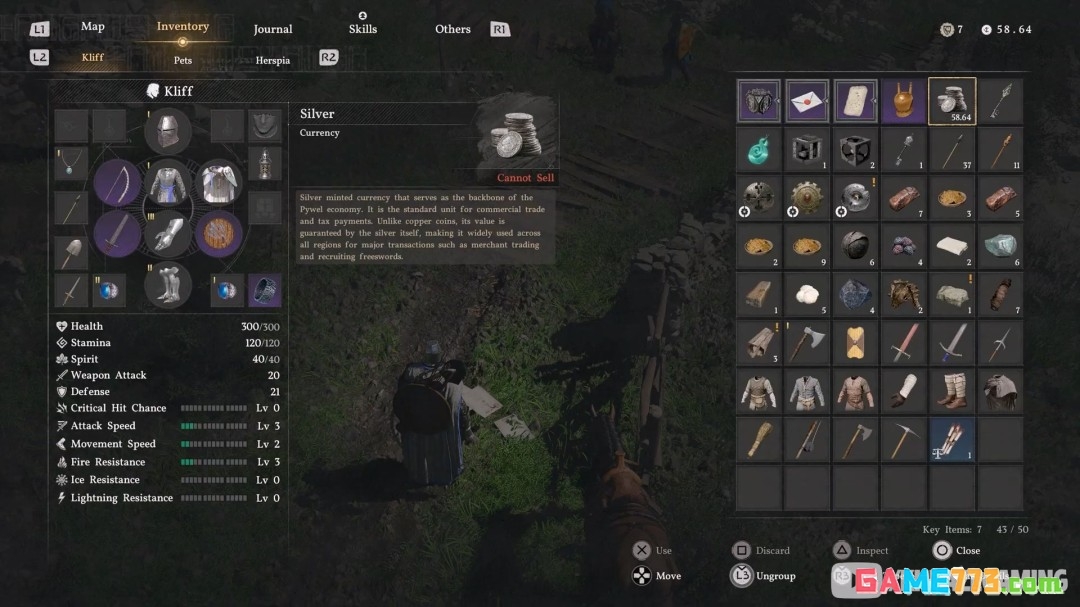Select the lantern equipment slot
Image resolution: width=1080 pixels, height=607 pixels.
[x=264, y=164]
